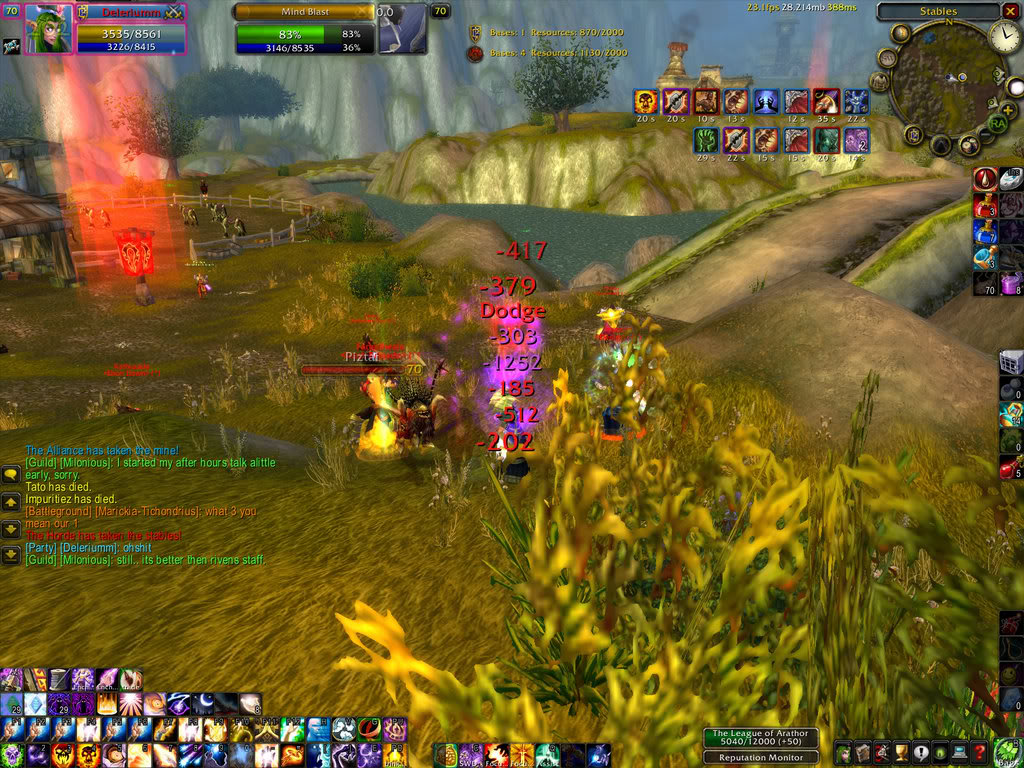Activate the green skull ability icon
The width and height of the screenshot is (1024, 768).
click(x=11, y=754)
